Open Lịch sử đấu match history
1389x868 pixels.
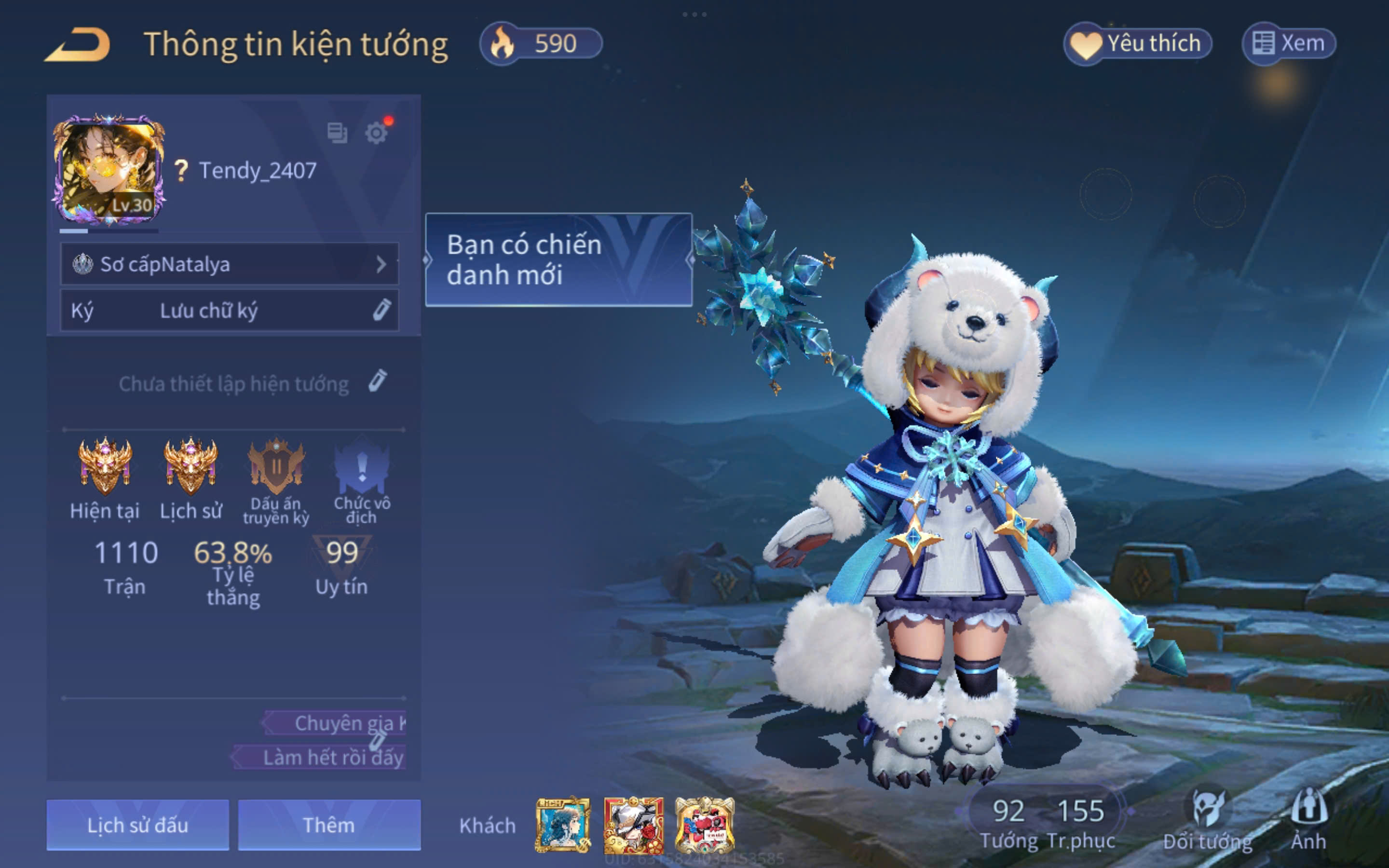point(138,825)
